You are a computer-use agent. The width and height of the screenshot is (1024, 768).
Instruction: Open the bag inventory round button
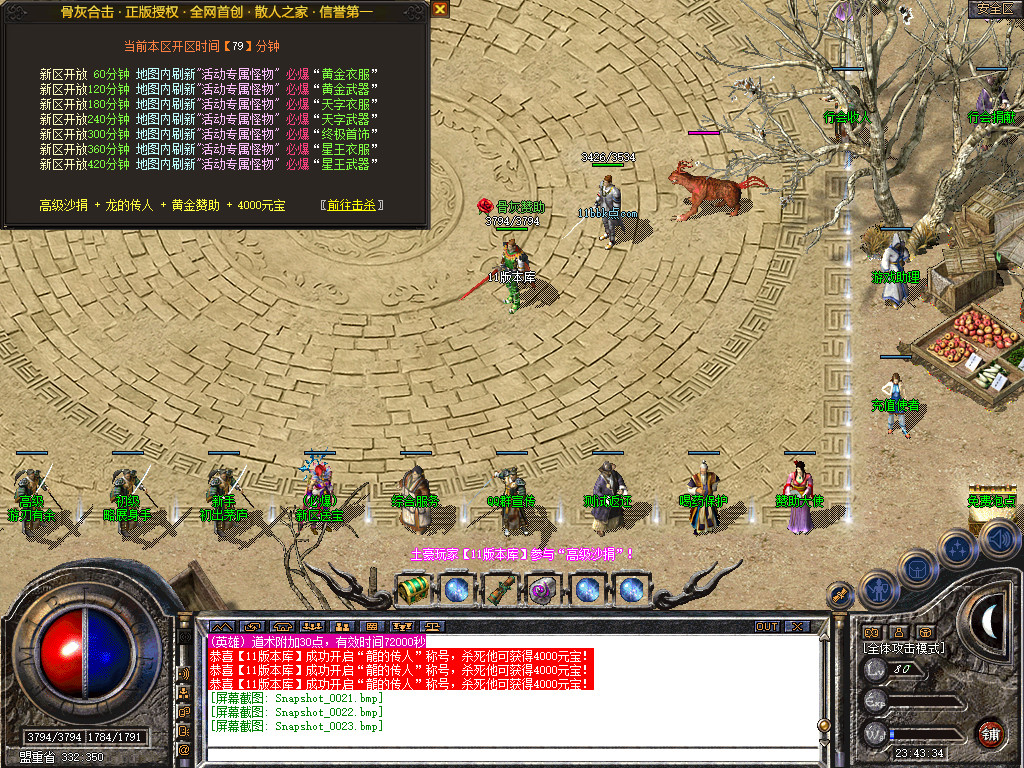pyautogui.click(x=916, y=568)
